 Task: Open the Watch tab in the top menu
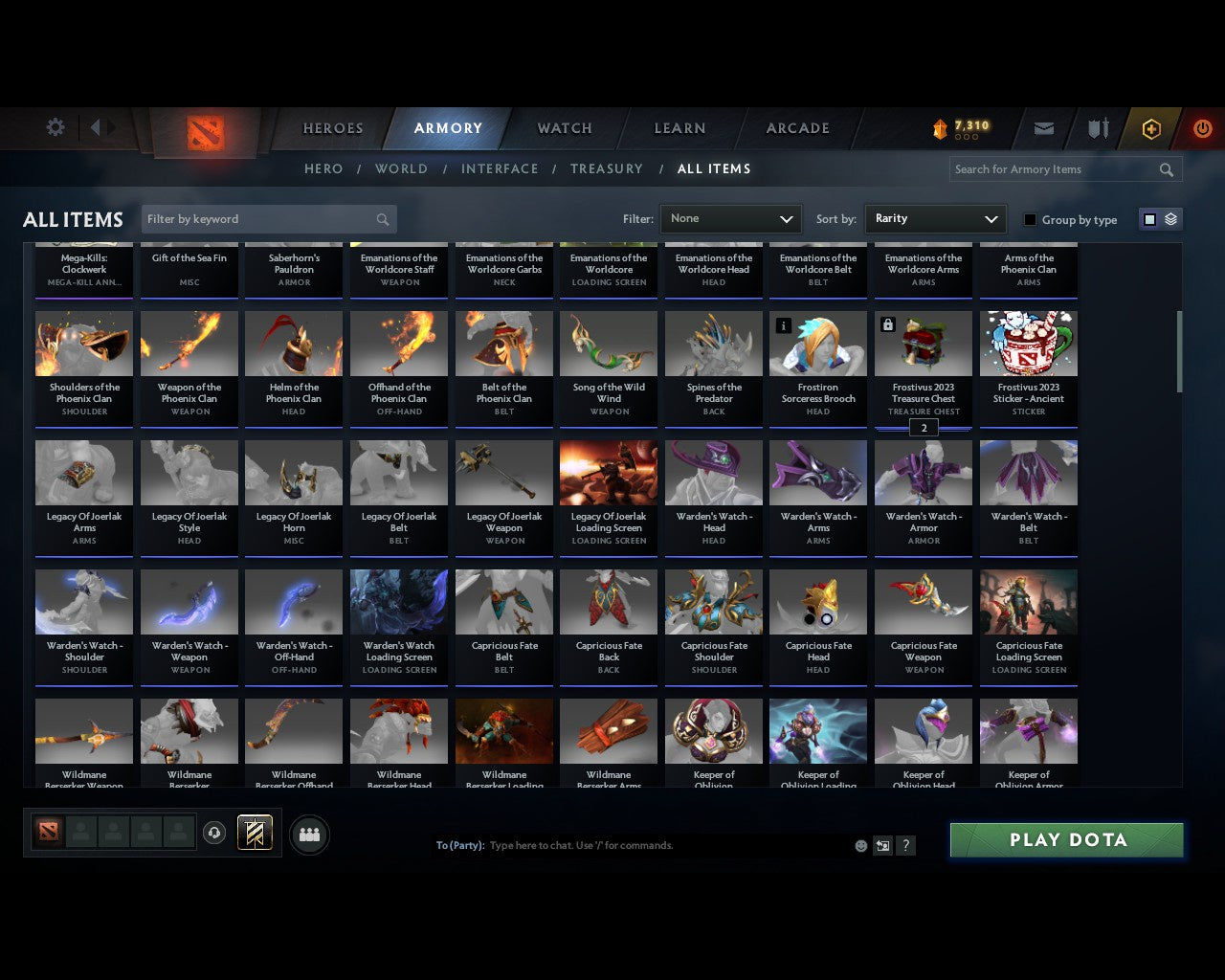tap(564, 128)
